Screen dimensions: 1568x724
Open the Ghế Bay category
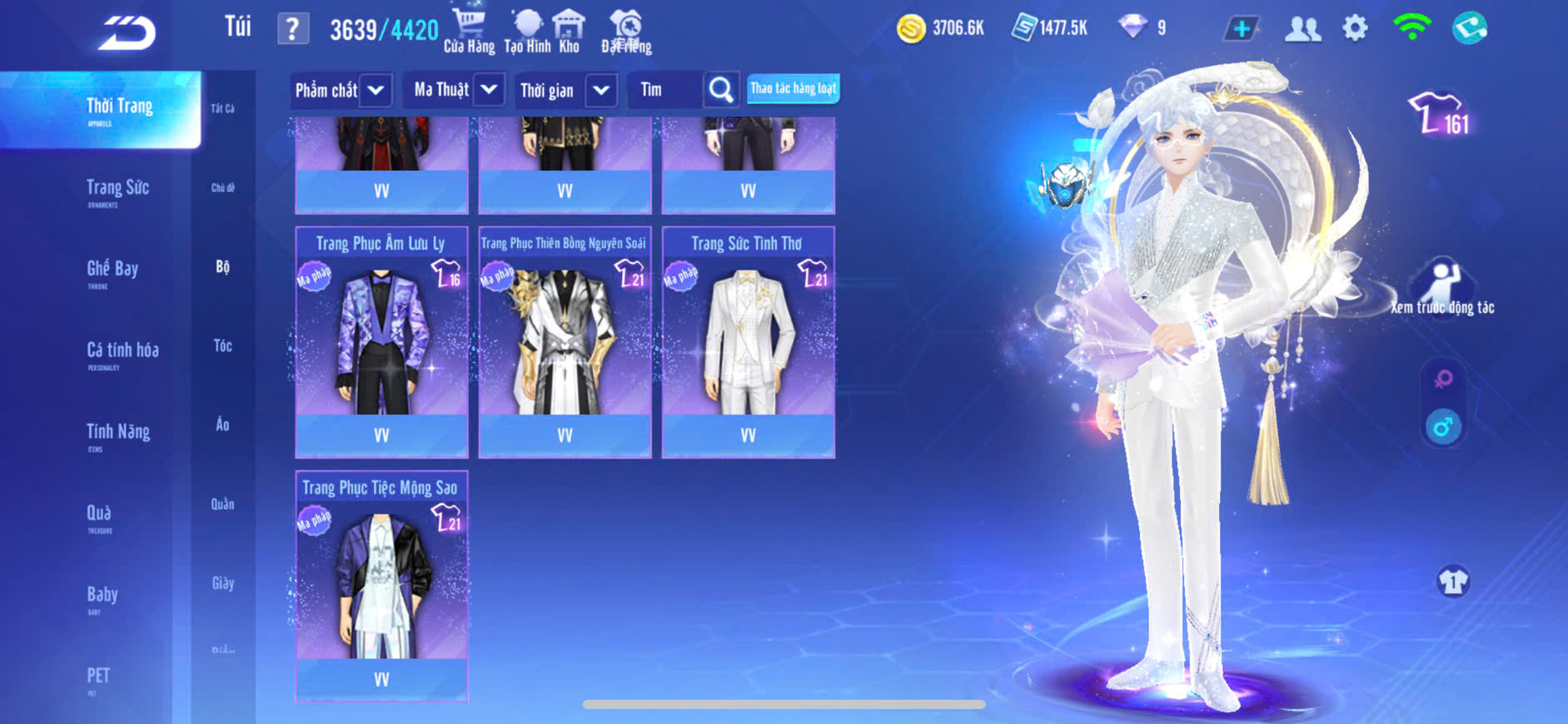pos(112,270)
